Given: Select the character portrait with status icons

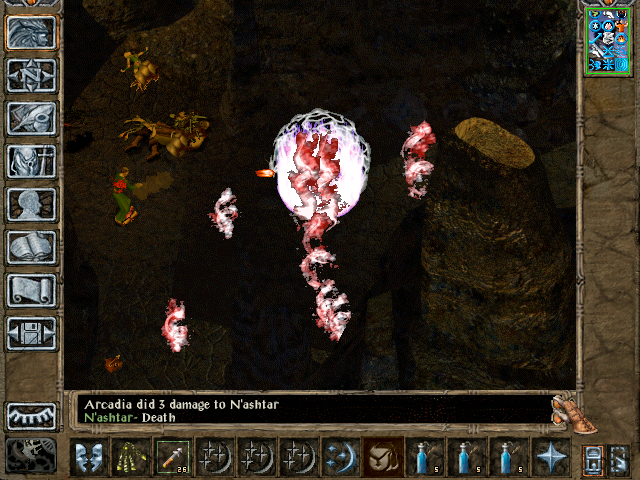Looking at the screenshot, I should pos(607,40).
